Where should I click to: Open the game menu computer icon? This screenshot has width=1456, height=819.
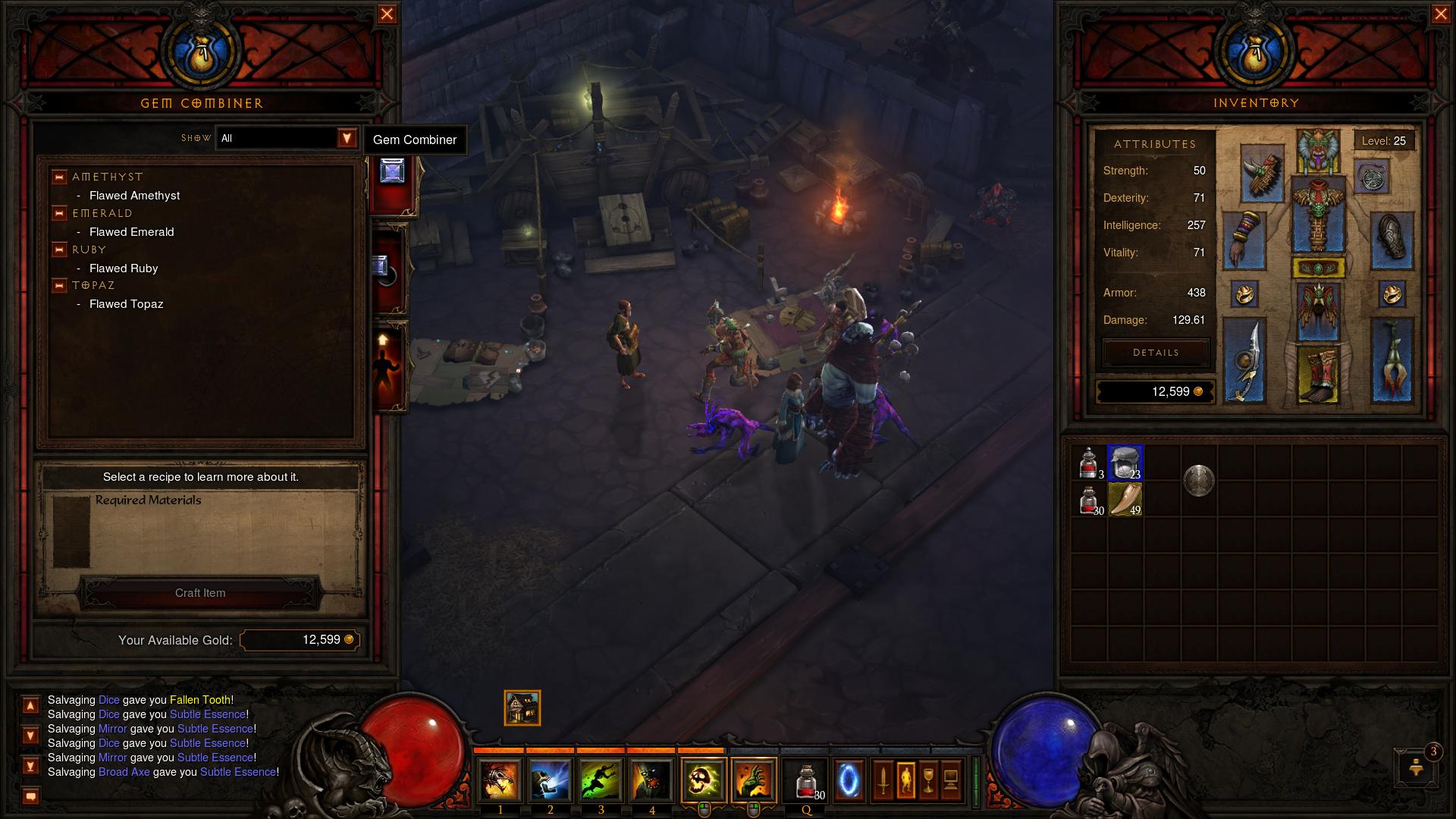951,780
